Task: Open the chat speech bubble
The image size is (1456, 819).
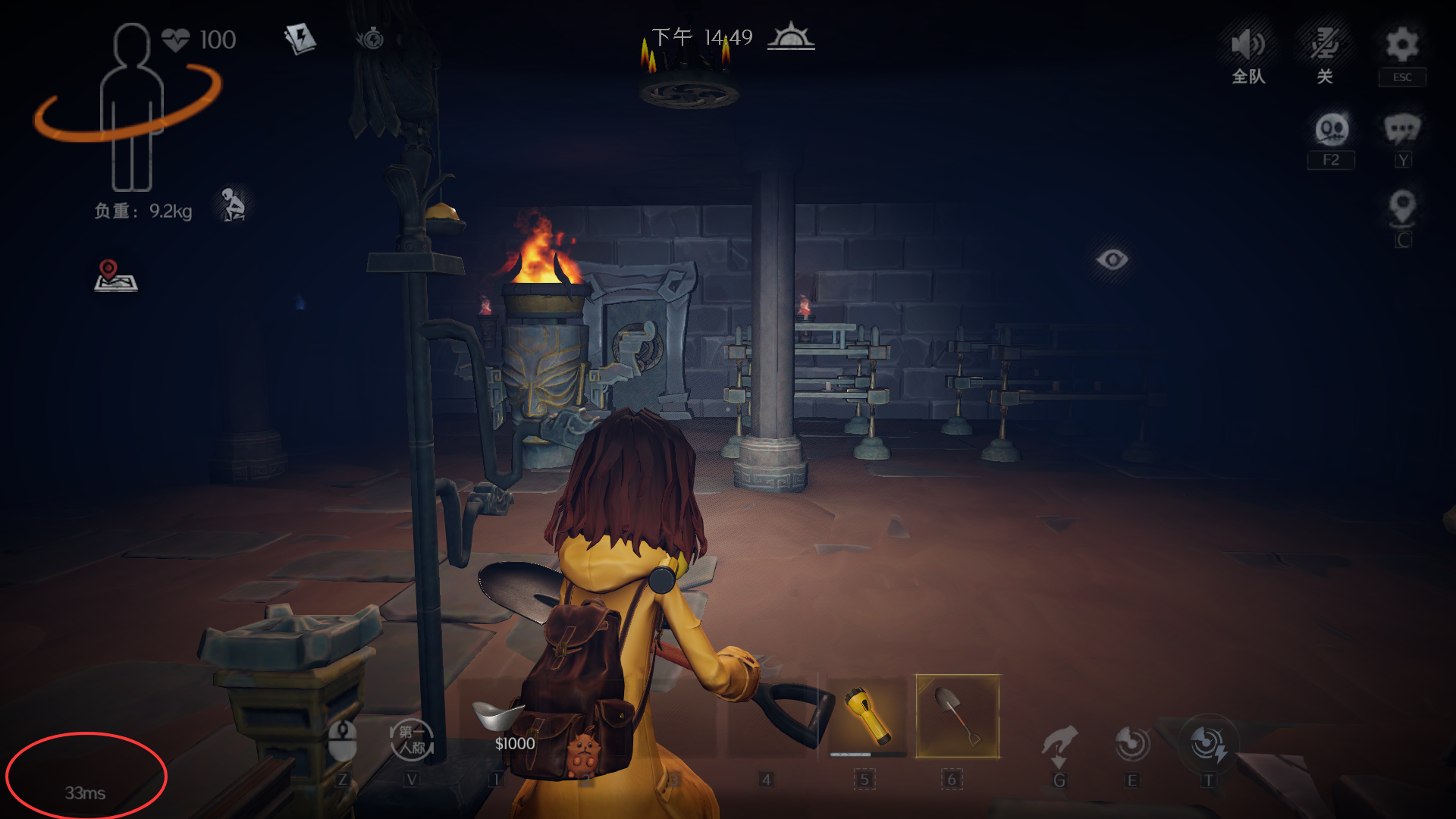Action: coord(1401,130)
